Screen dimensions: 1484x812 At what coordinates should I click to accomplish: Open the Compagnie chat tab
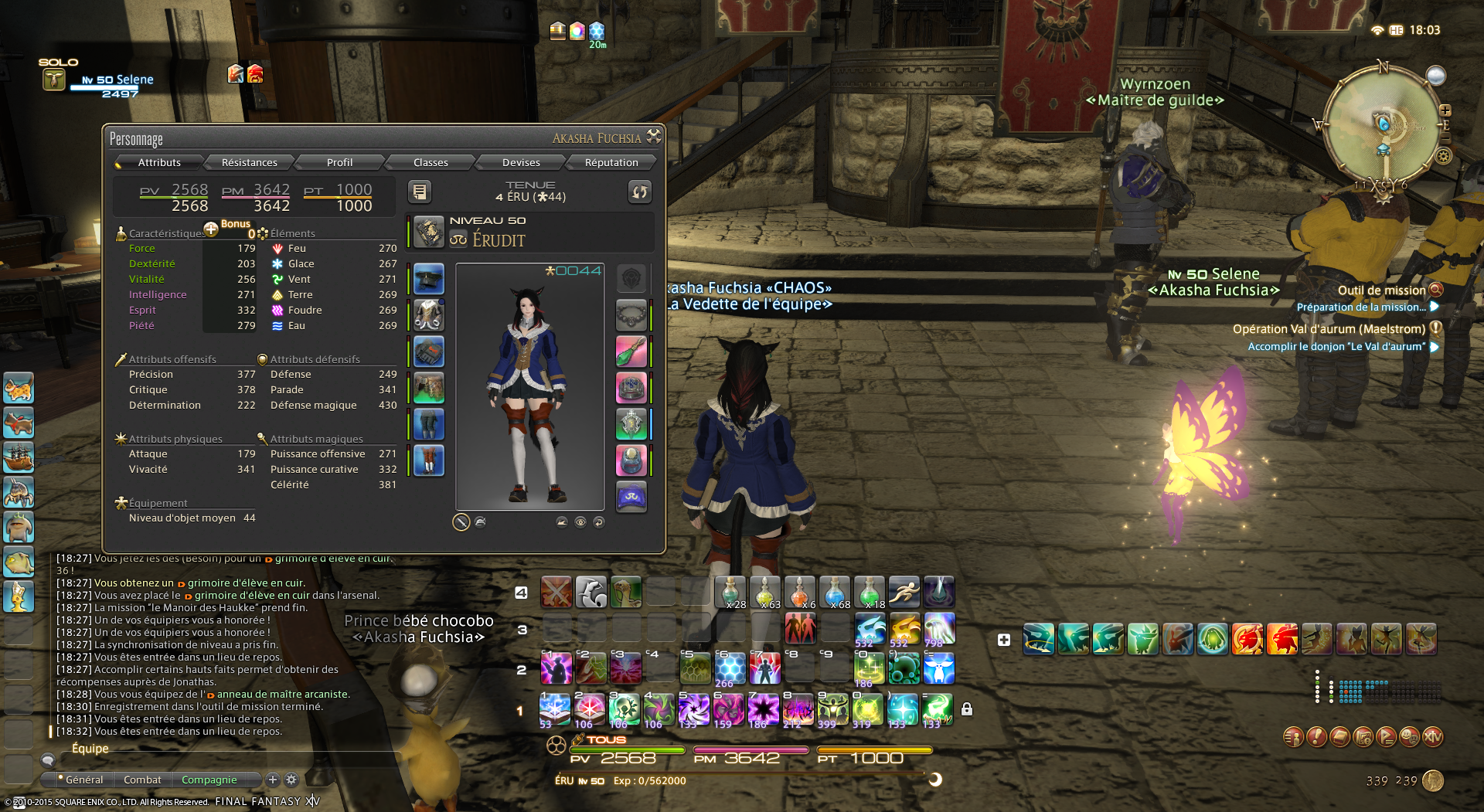(x=209, y=780)
